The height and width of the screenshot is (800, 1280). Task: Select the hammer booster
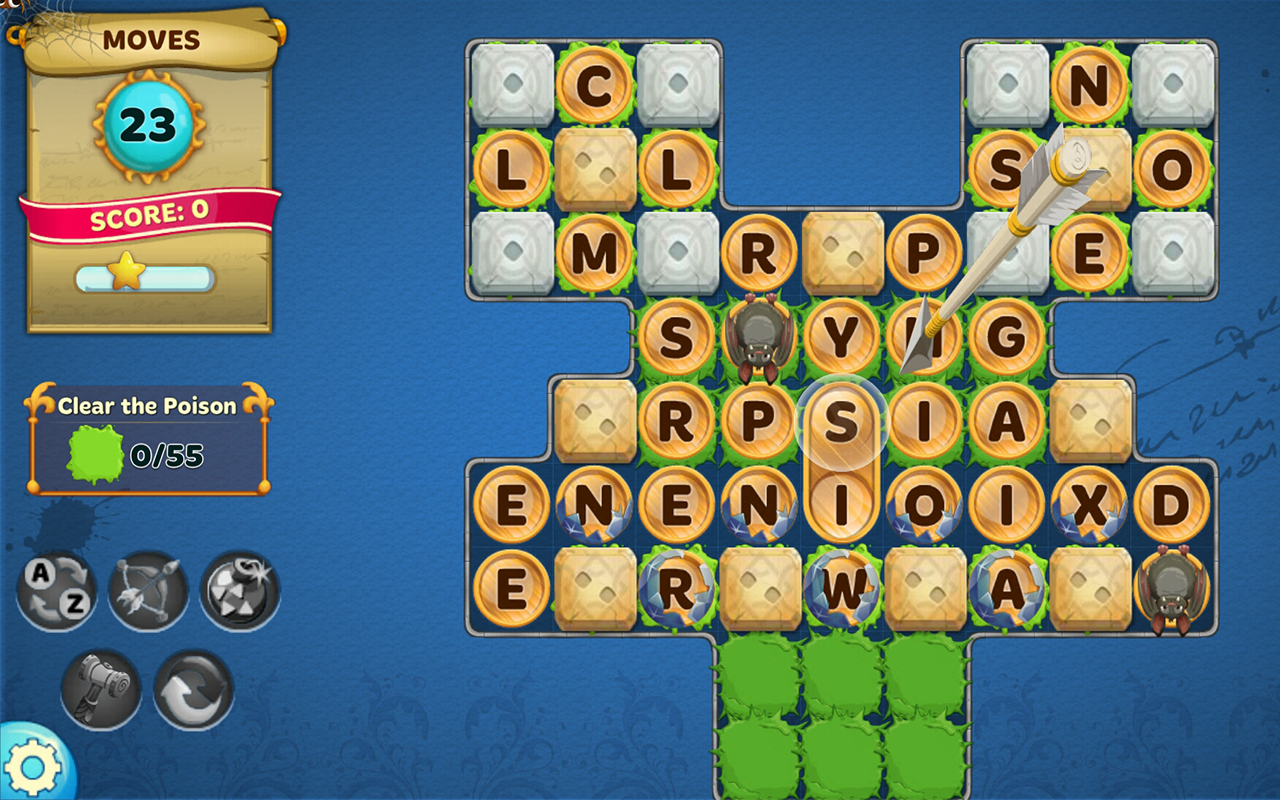tap(100, 690)
